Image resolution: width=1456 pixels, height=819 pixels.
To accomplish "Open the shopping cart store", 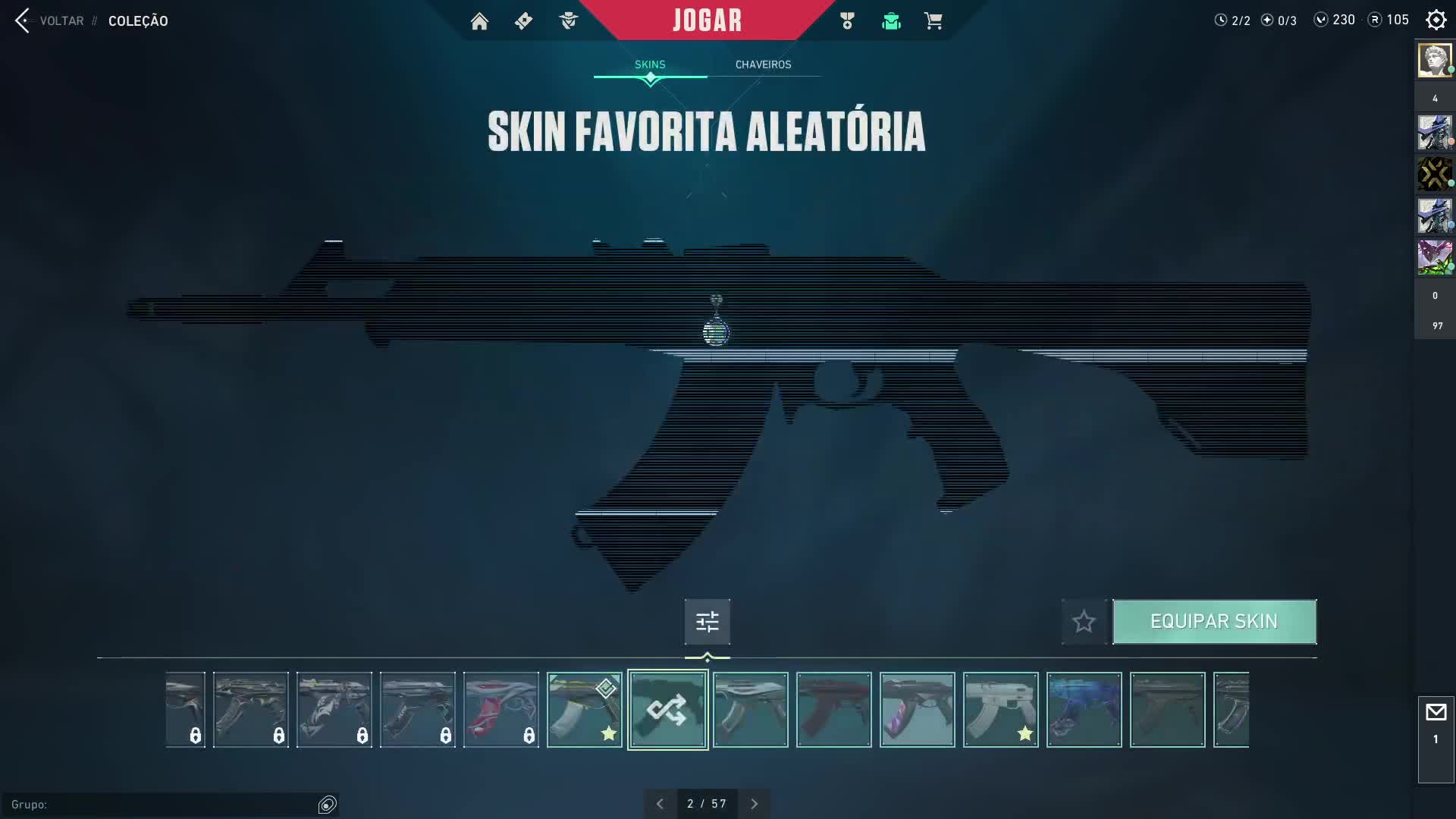I will tap(933, 21).
